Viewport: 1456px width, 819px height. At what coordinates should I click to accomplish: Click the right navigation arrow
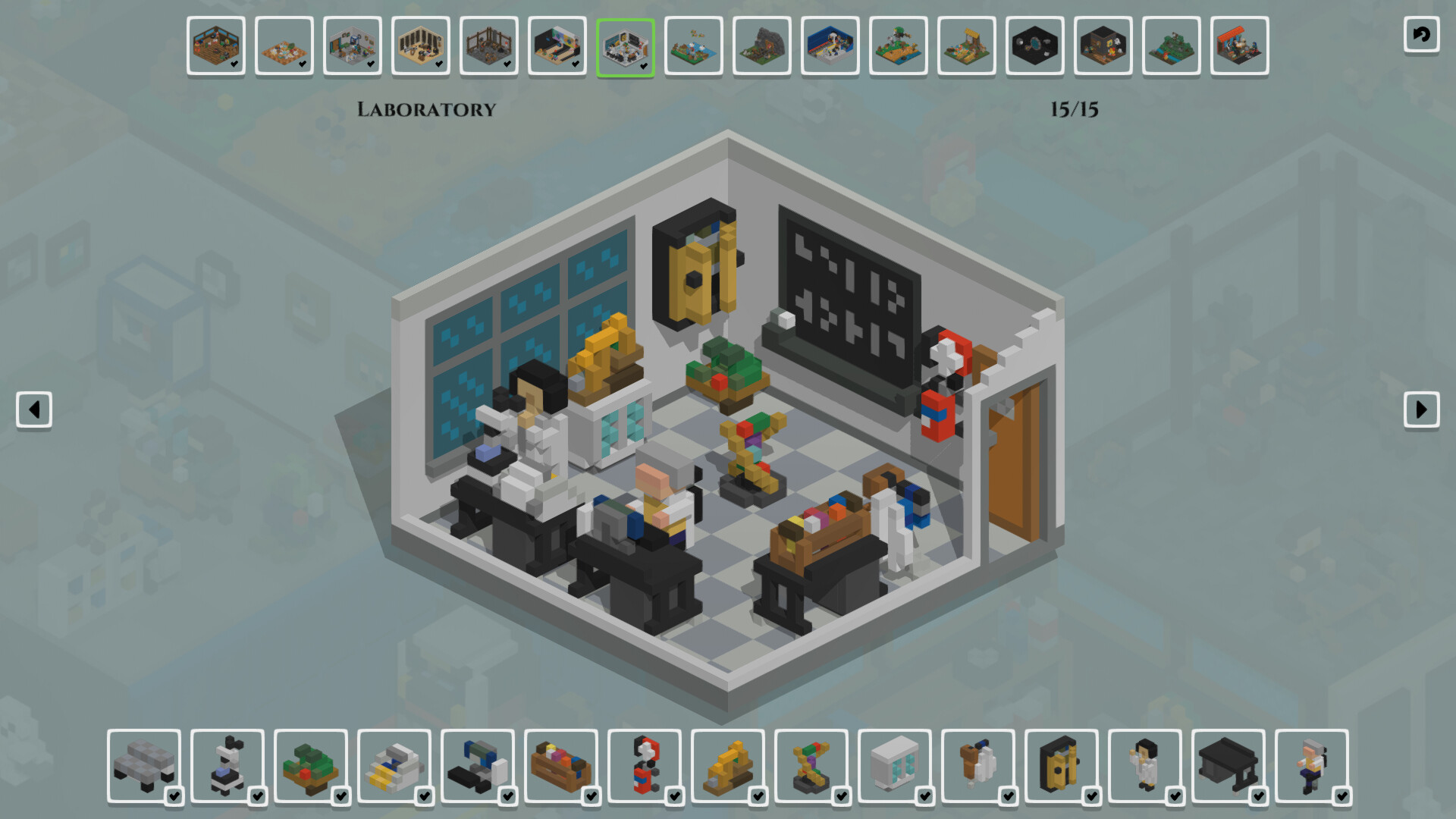[x=1423, y=409]
